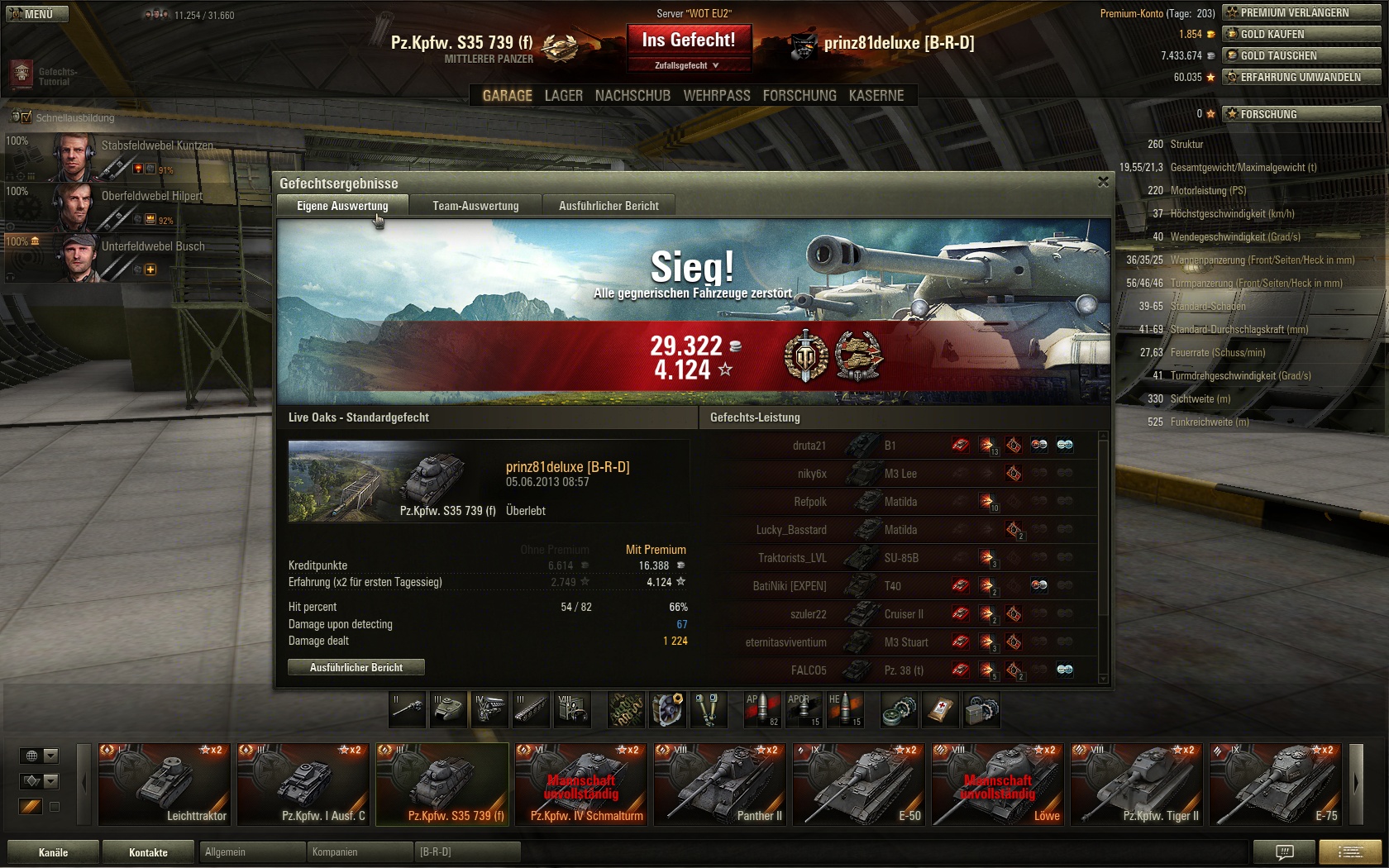
Task: Open the Ausführlicher Bericht tab
Action: coord(609,206)
